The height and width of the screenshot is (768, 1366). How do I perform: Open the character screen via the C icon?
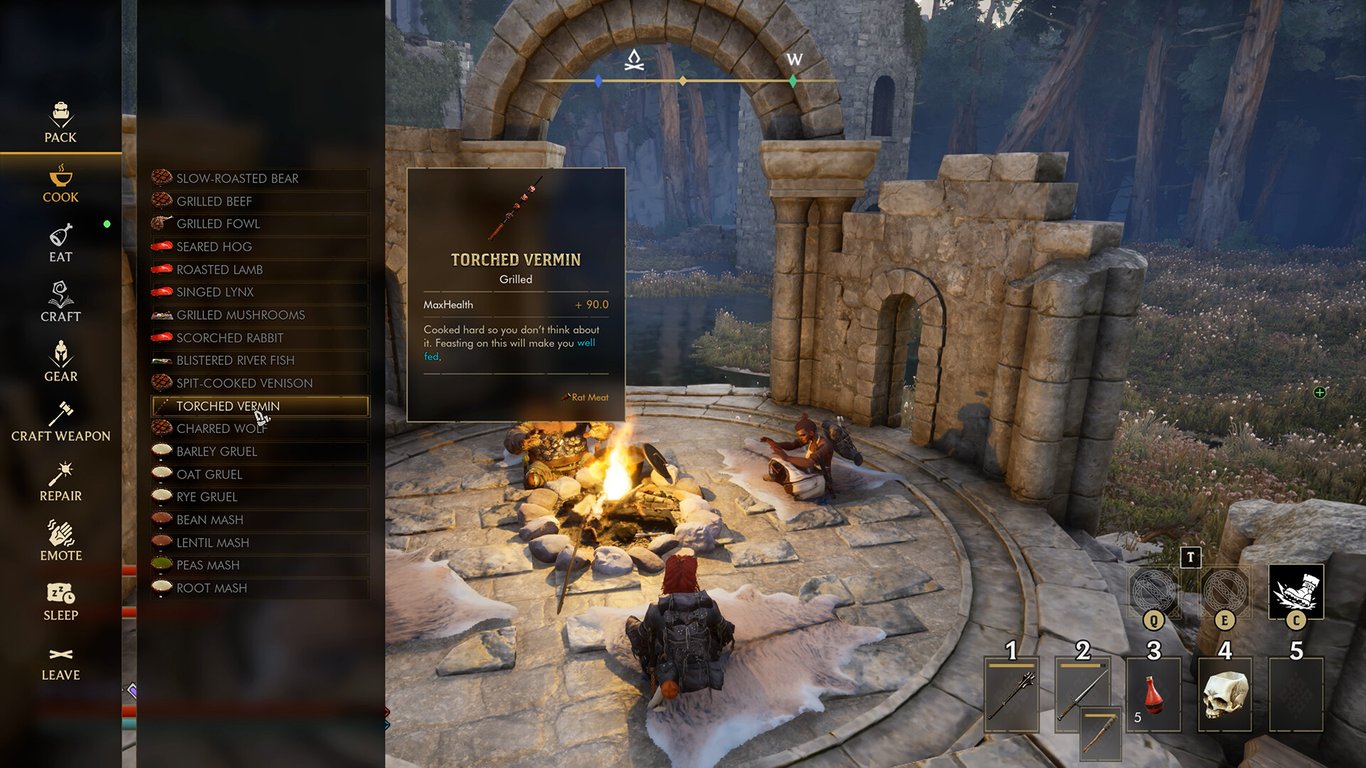point(1297,592)
